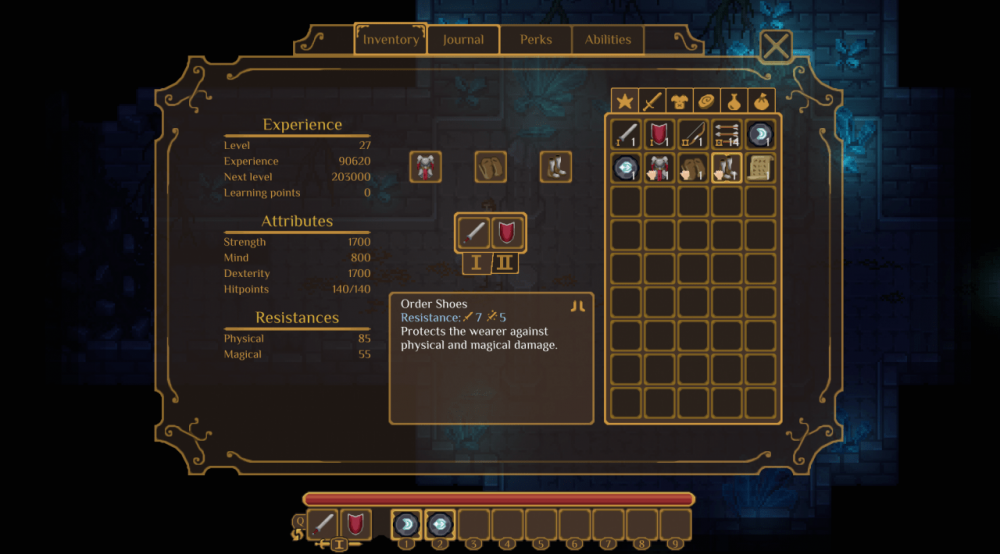Close the inventory window
The height and width of the screenshot is (554, 1000).
tap(776, 45)
